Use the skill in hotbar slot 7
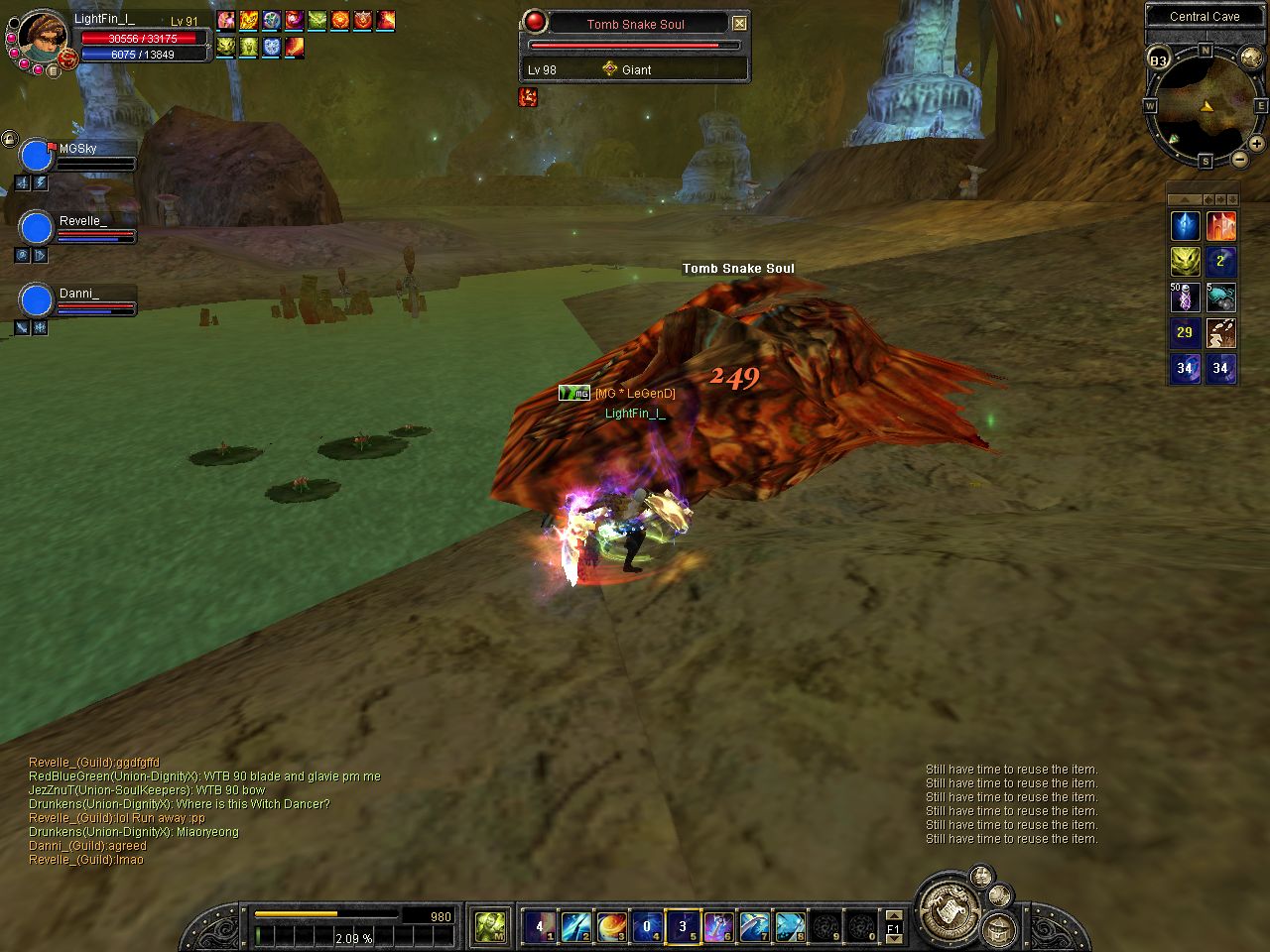1270x952 pixels. tap(754, 927)
